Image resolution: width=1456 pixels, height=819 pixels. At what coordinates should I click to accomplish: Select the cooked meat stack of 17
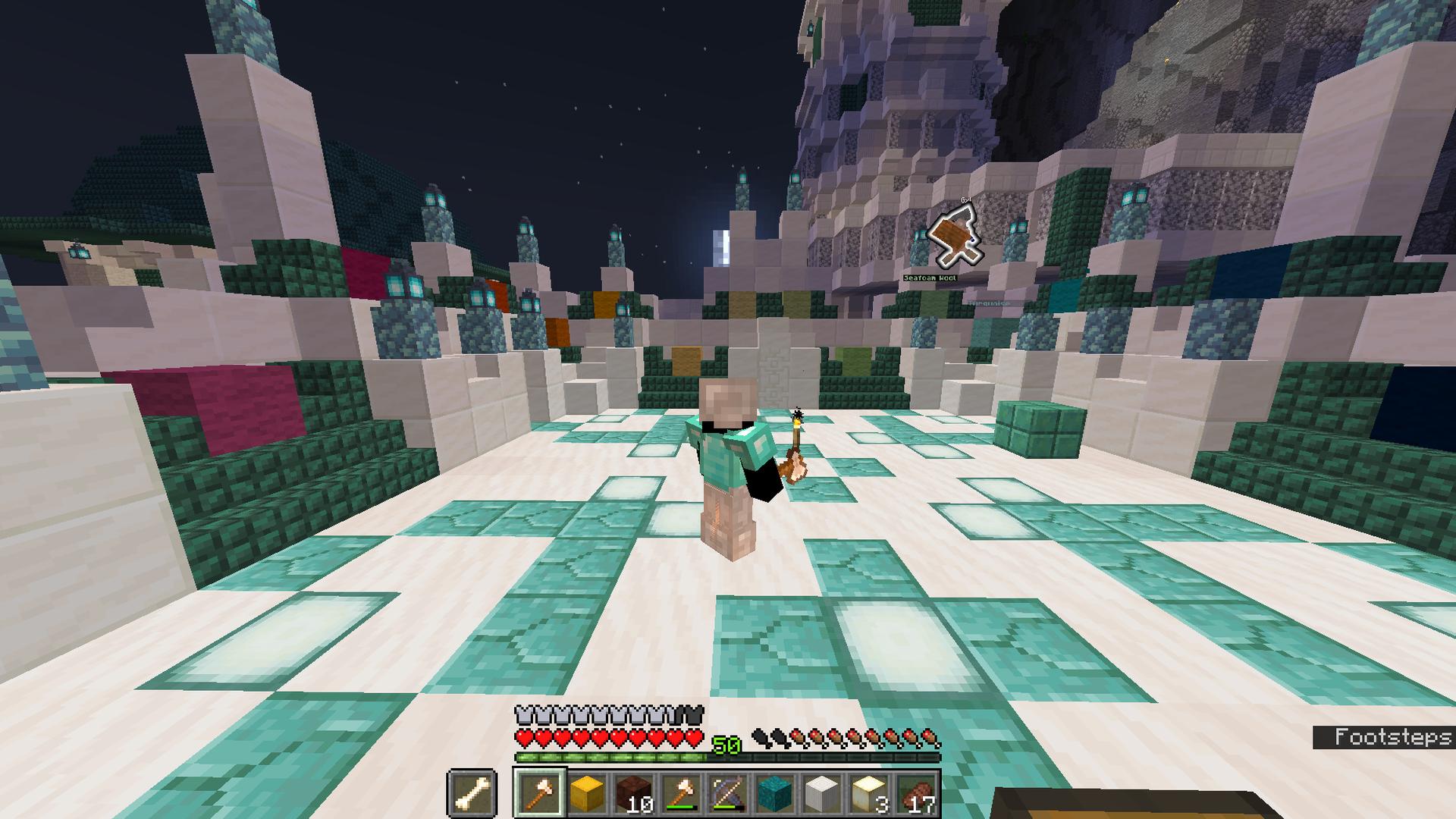click(x=916, y=794)
